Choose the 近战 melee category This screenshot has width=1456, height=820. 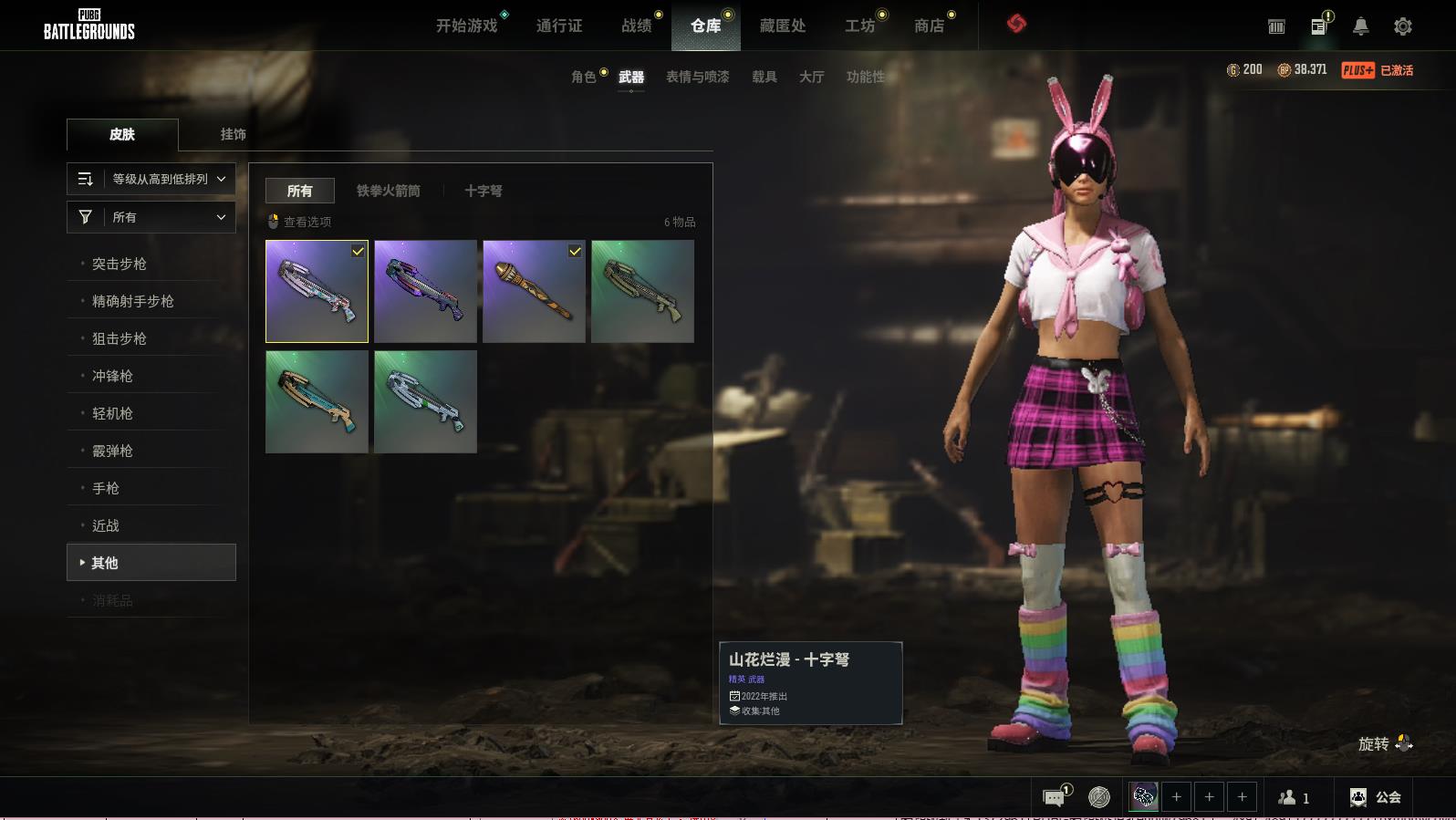click(x=106, y=525)
